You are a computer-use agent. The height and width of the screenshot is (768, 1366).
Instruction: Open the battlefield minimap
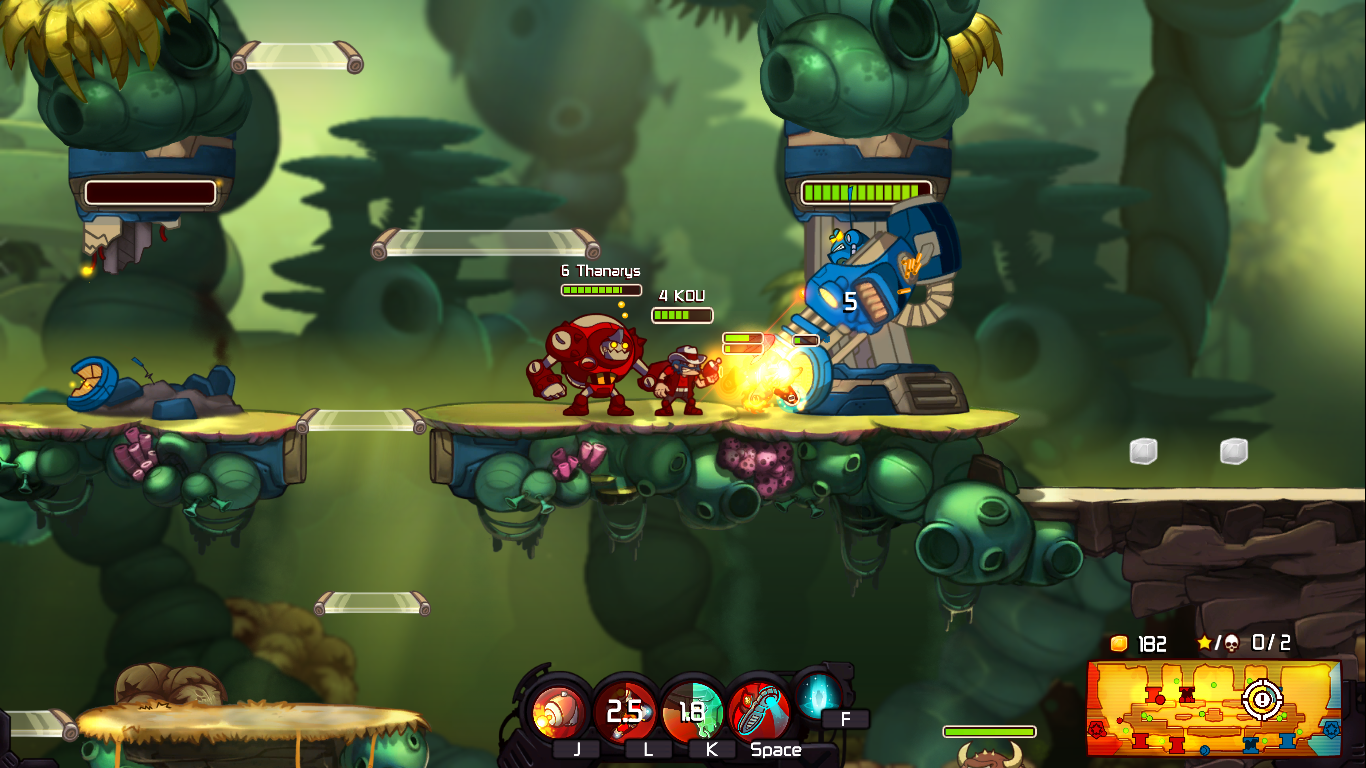[1213, 707]
